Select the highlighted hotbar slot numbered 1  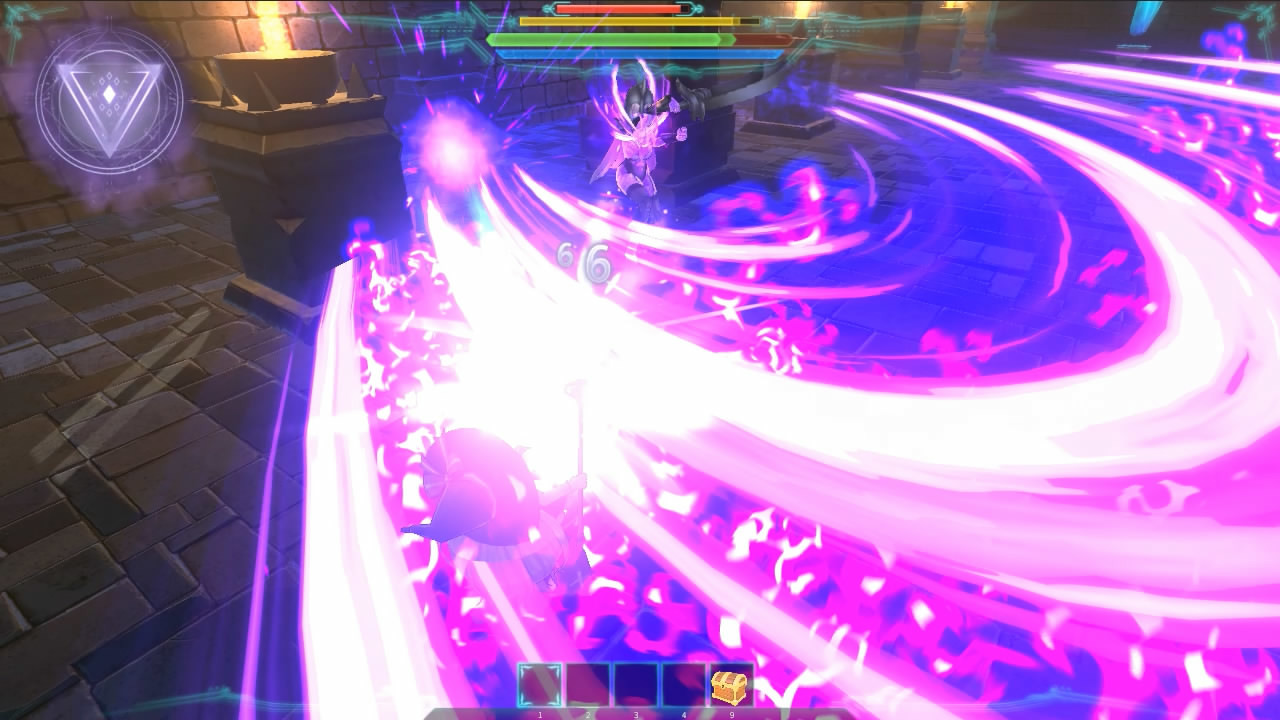[x=540, y=685]
